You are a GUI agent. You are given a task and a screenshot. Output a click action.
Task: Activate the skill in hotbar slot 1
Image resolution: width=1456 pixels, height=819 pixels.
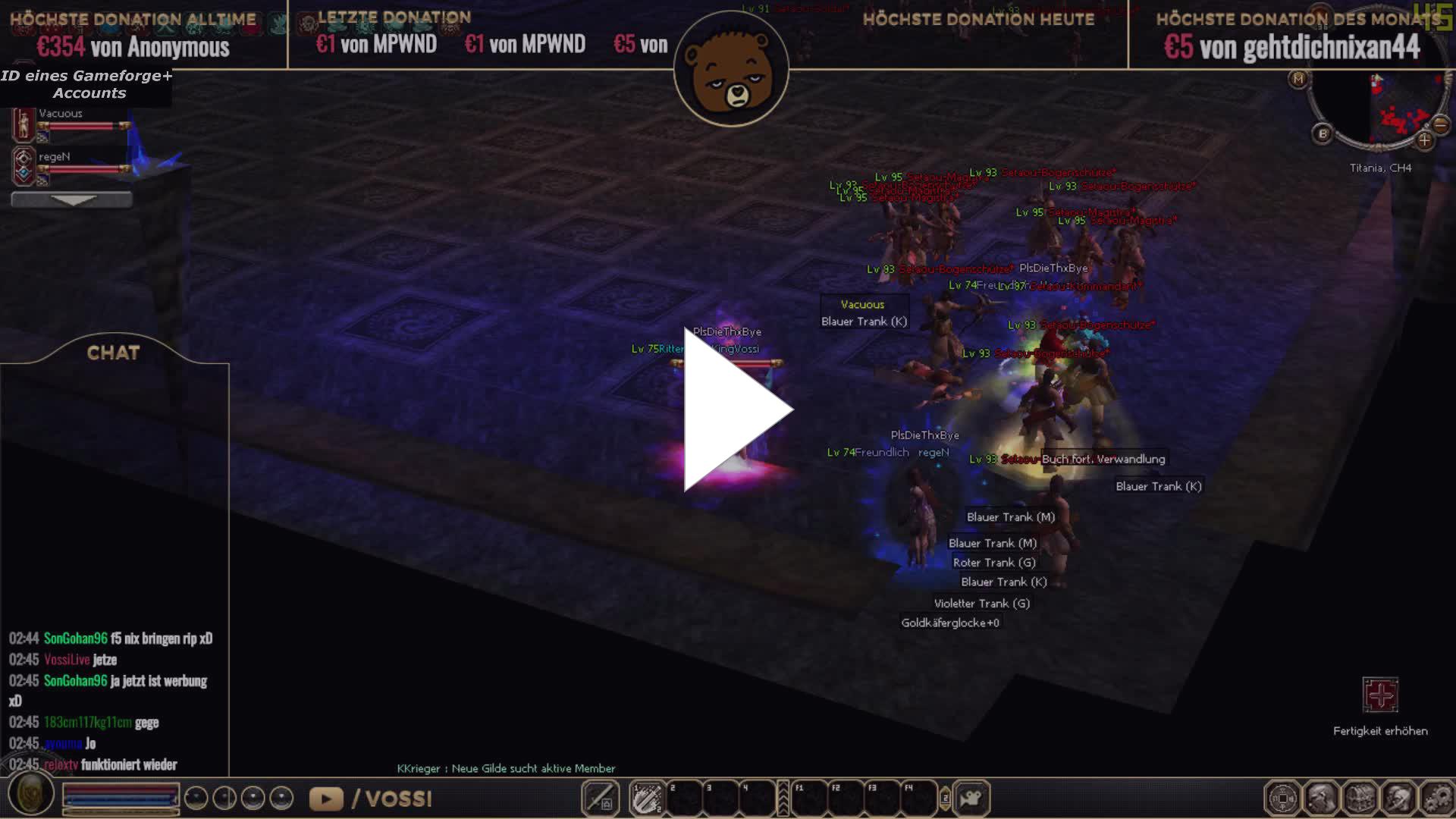coord(647,799)
